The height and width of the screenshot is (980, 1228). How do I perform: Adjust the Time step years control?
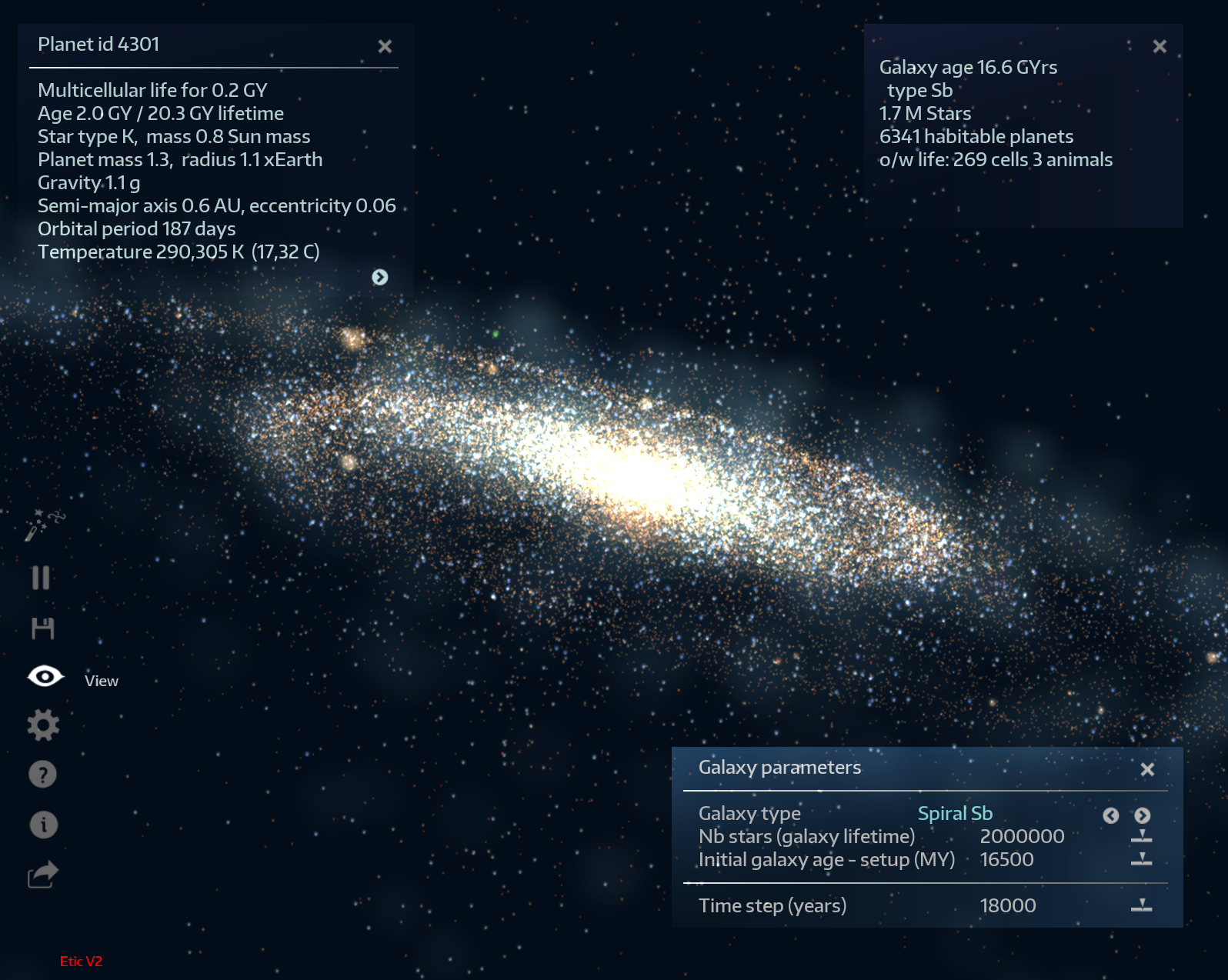point(1142,906)
